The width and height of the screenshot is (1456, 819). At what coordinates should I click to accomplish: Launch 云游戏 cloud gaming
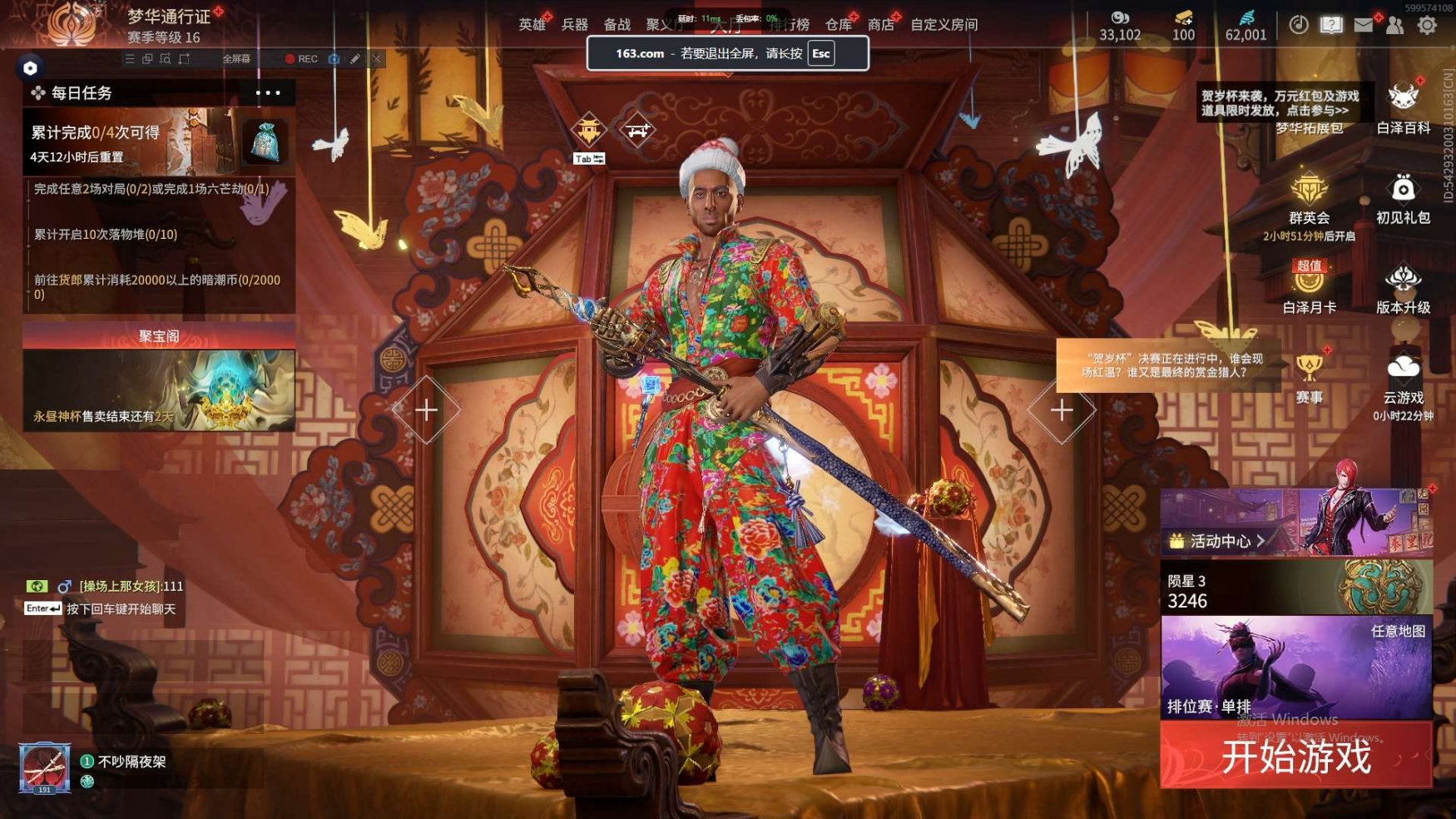tap(1403, 378)
